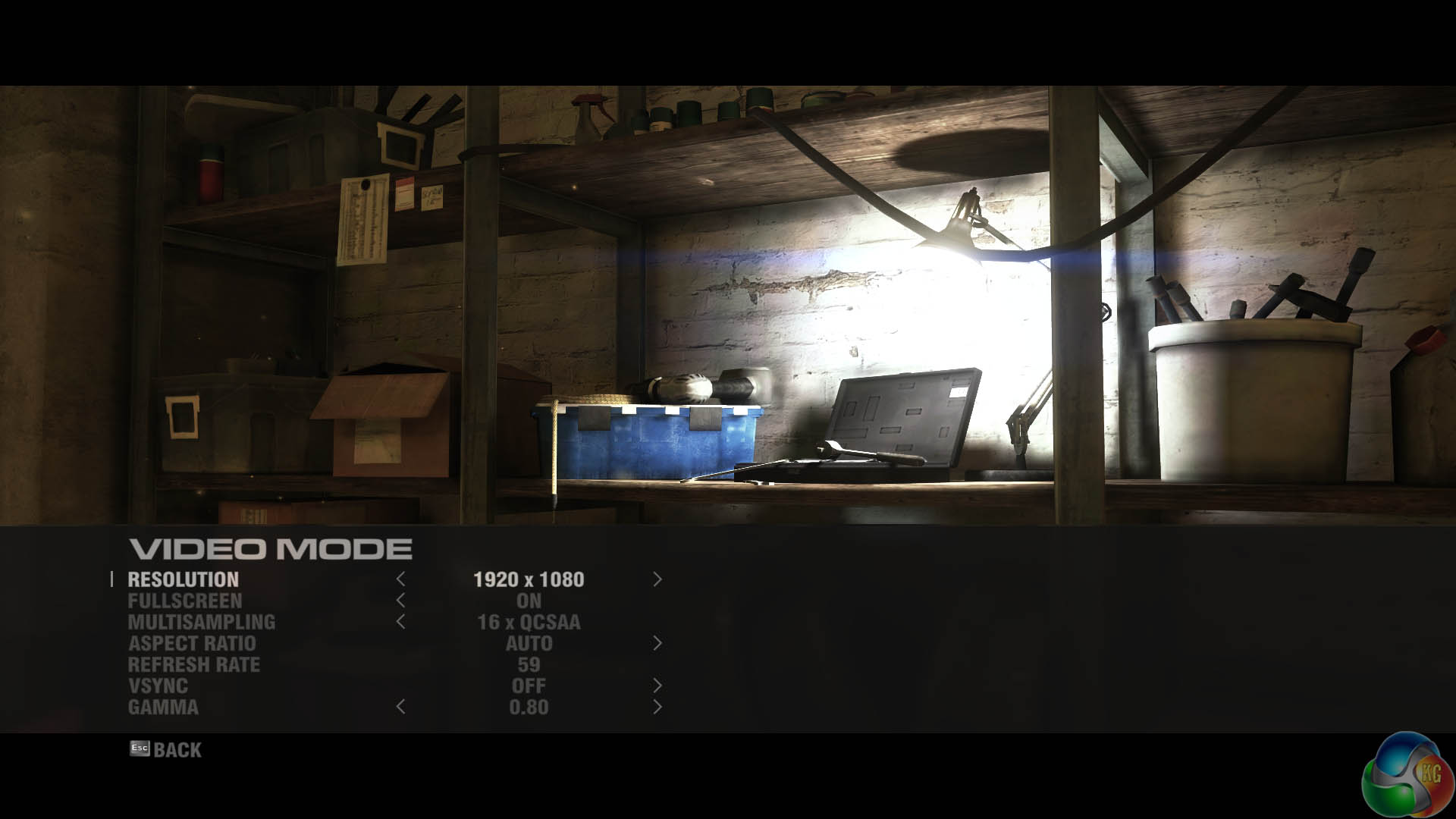1456x819 pixels.
Task: Lower Multisampling with its left arrow
Action: coord(400,623)
